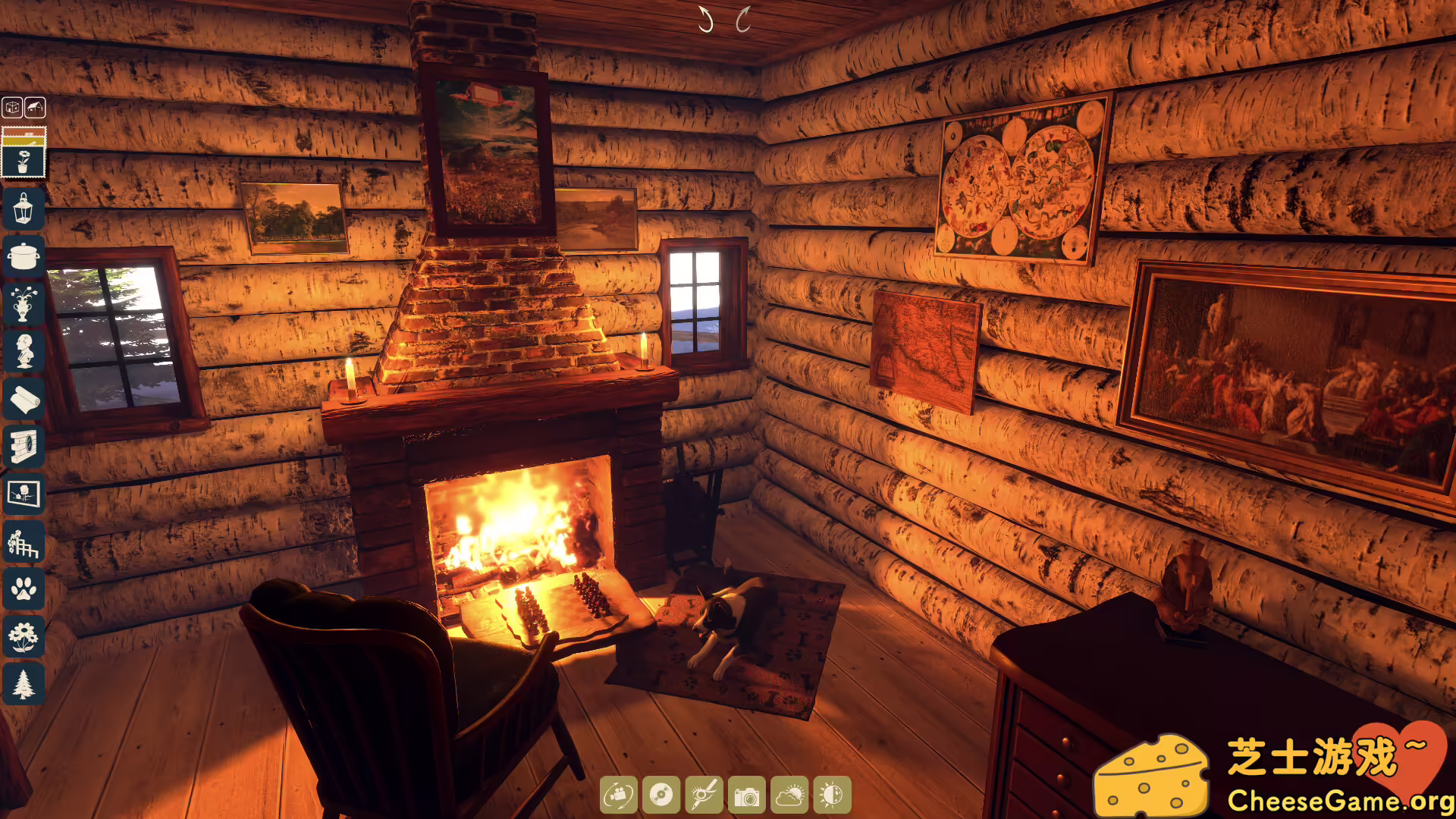Image resolution: width=1456 pixels, height=819 pixels.
Task: Choose the rolled carpet category
Action: pos(24,399)
